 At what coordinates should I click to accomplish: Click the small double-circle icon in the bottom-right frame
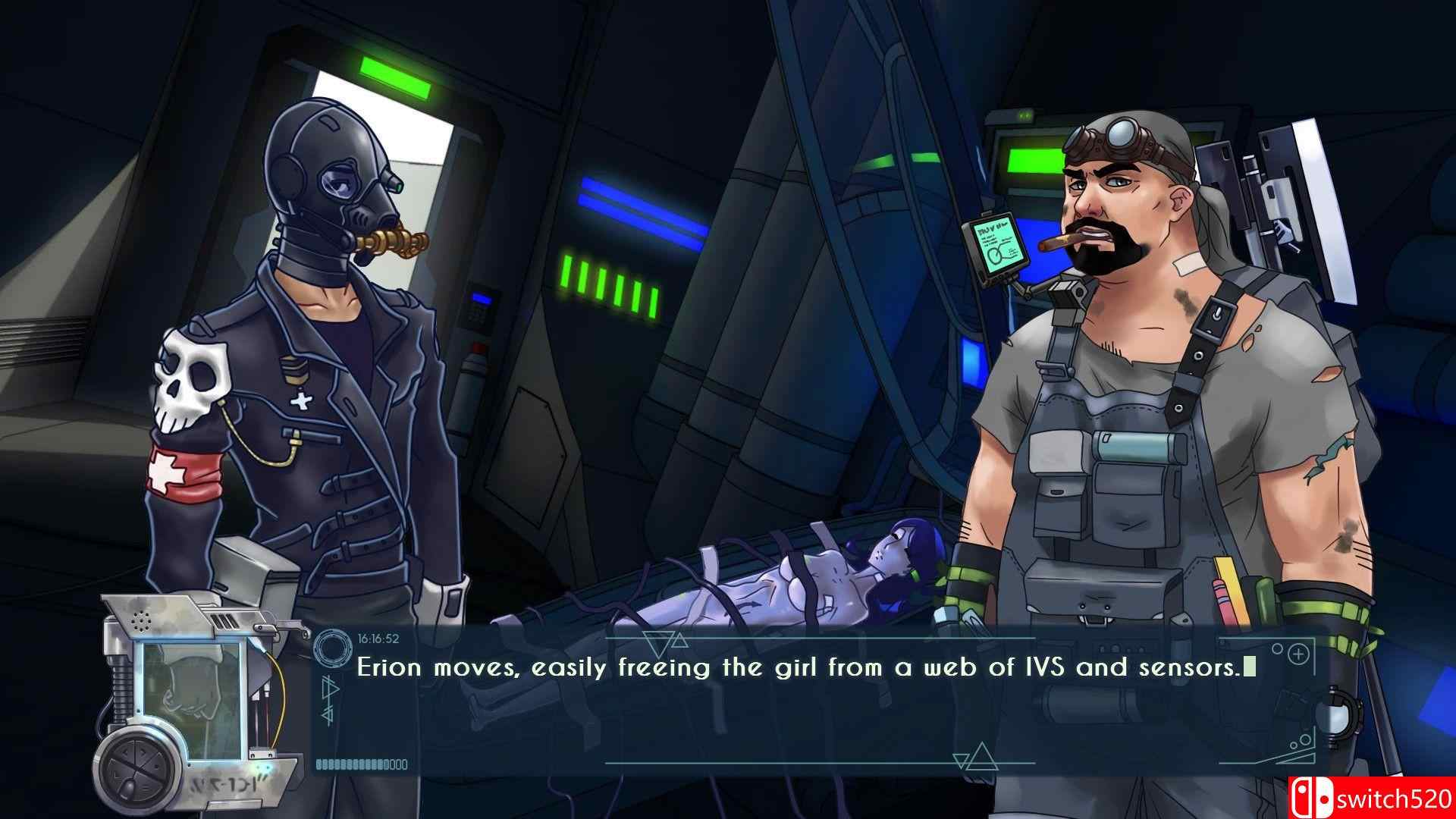pyautogui.click(x=1301, y=742)
